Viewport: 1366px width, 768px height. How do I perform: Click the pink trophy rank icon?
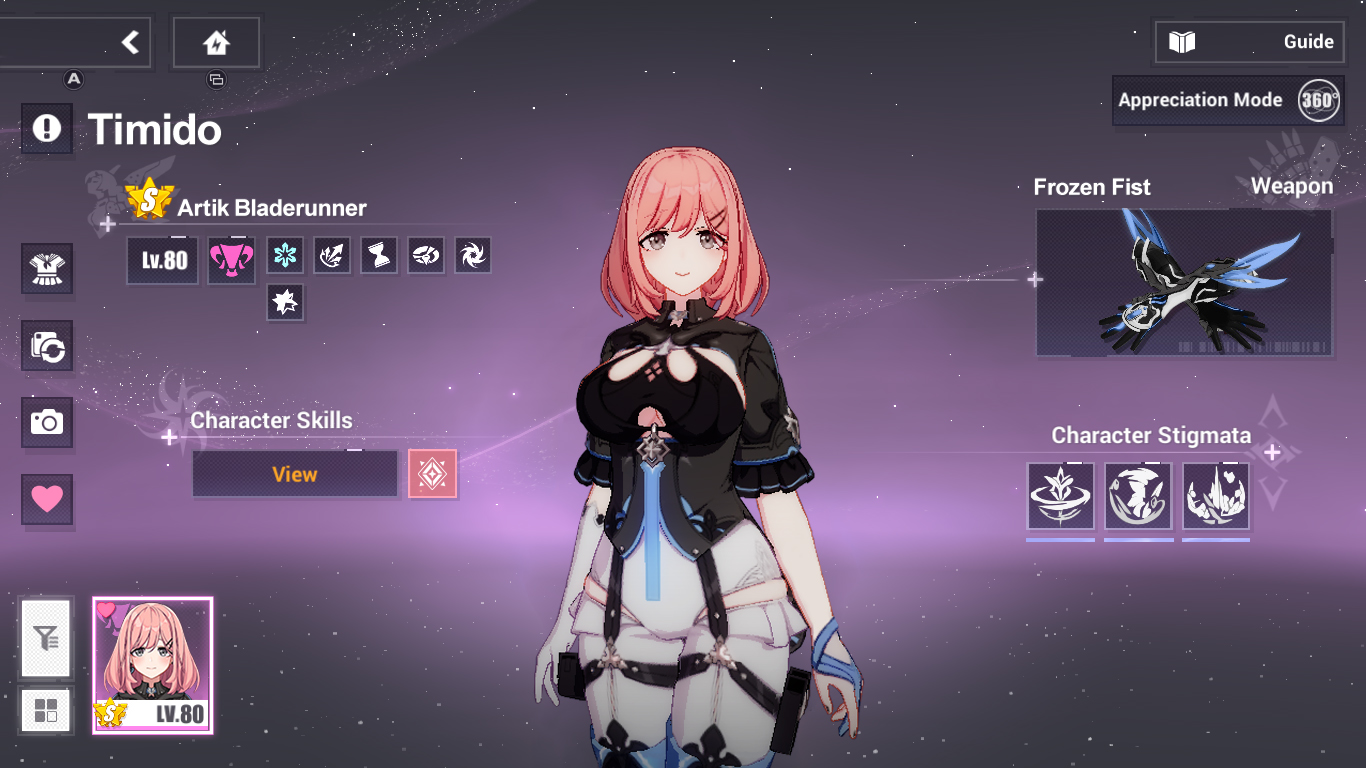click(231, 256)
